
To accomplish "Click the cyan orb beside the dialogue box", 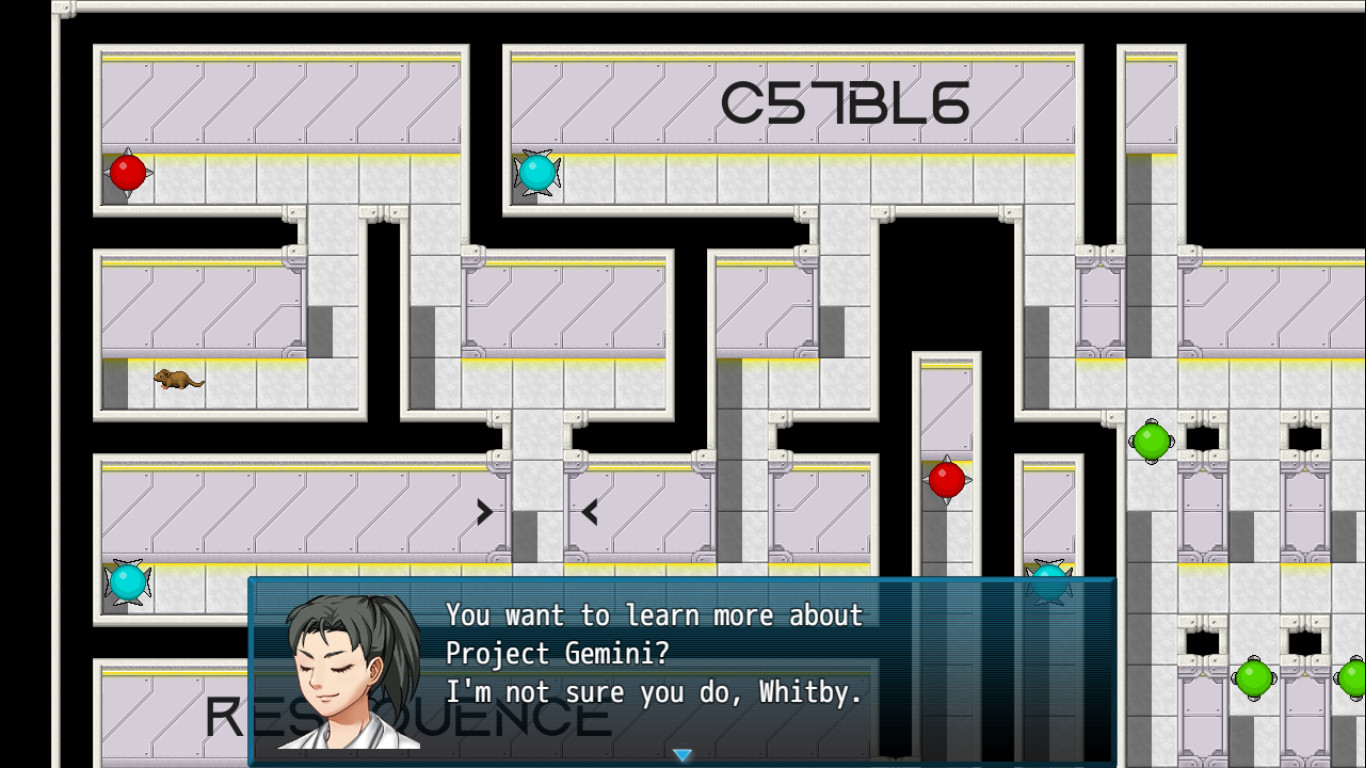I will [1047, 582].
